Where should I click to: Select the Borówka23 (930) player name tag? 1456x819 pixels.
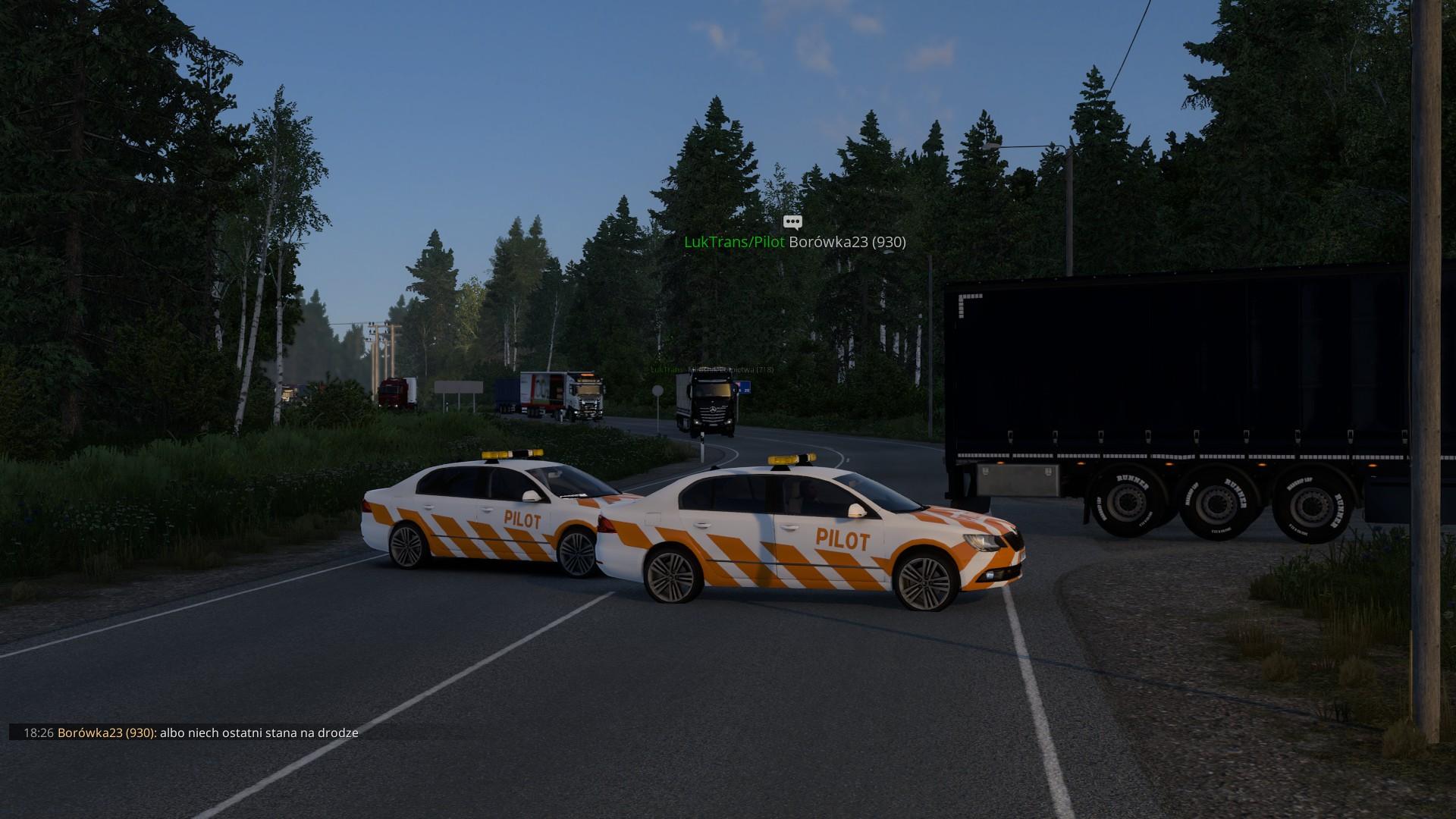[847, 242]
